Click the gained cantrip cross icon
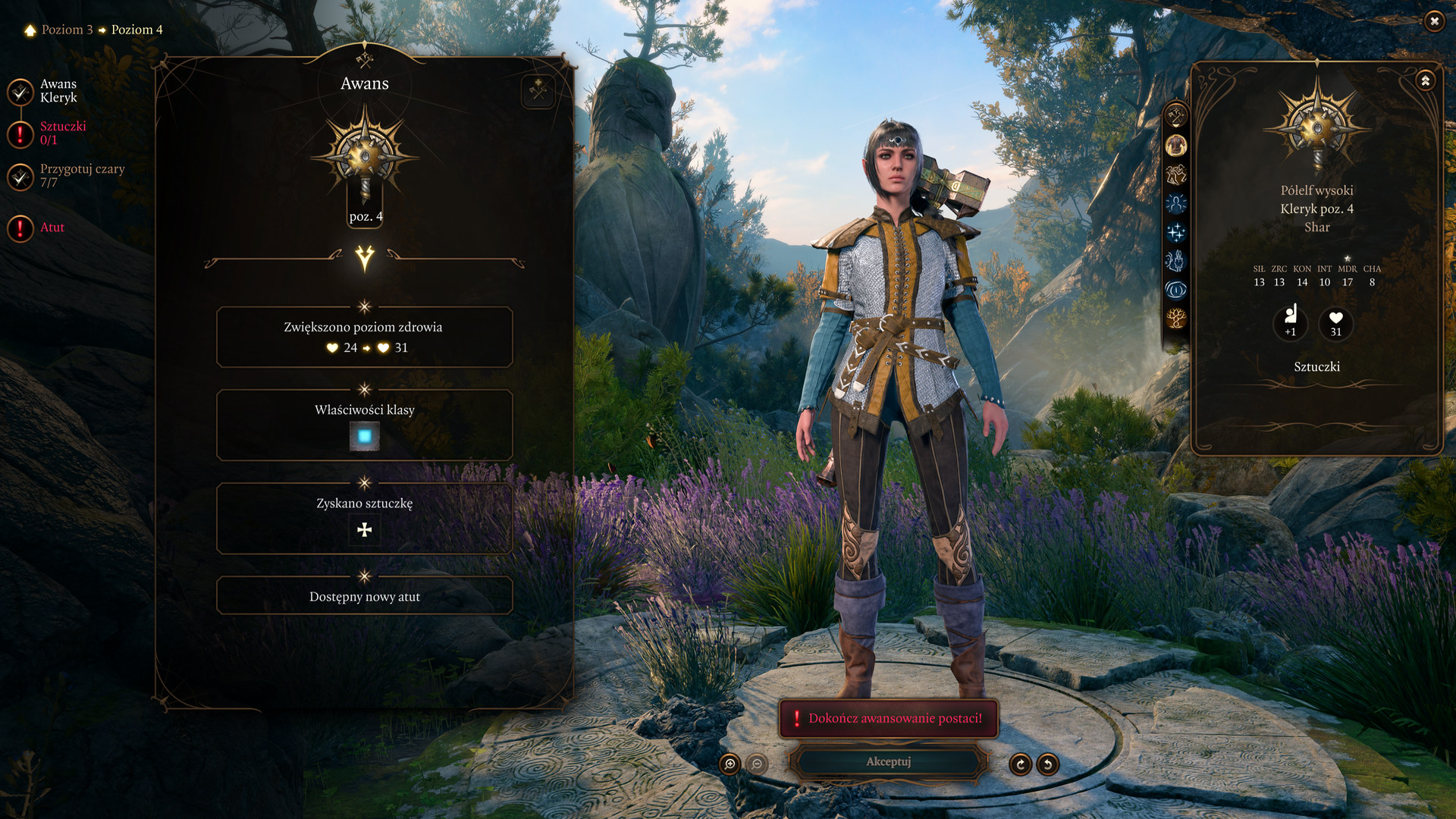This screenshot has height=819, width=1456. click(x=365, y=530)
